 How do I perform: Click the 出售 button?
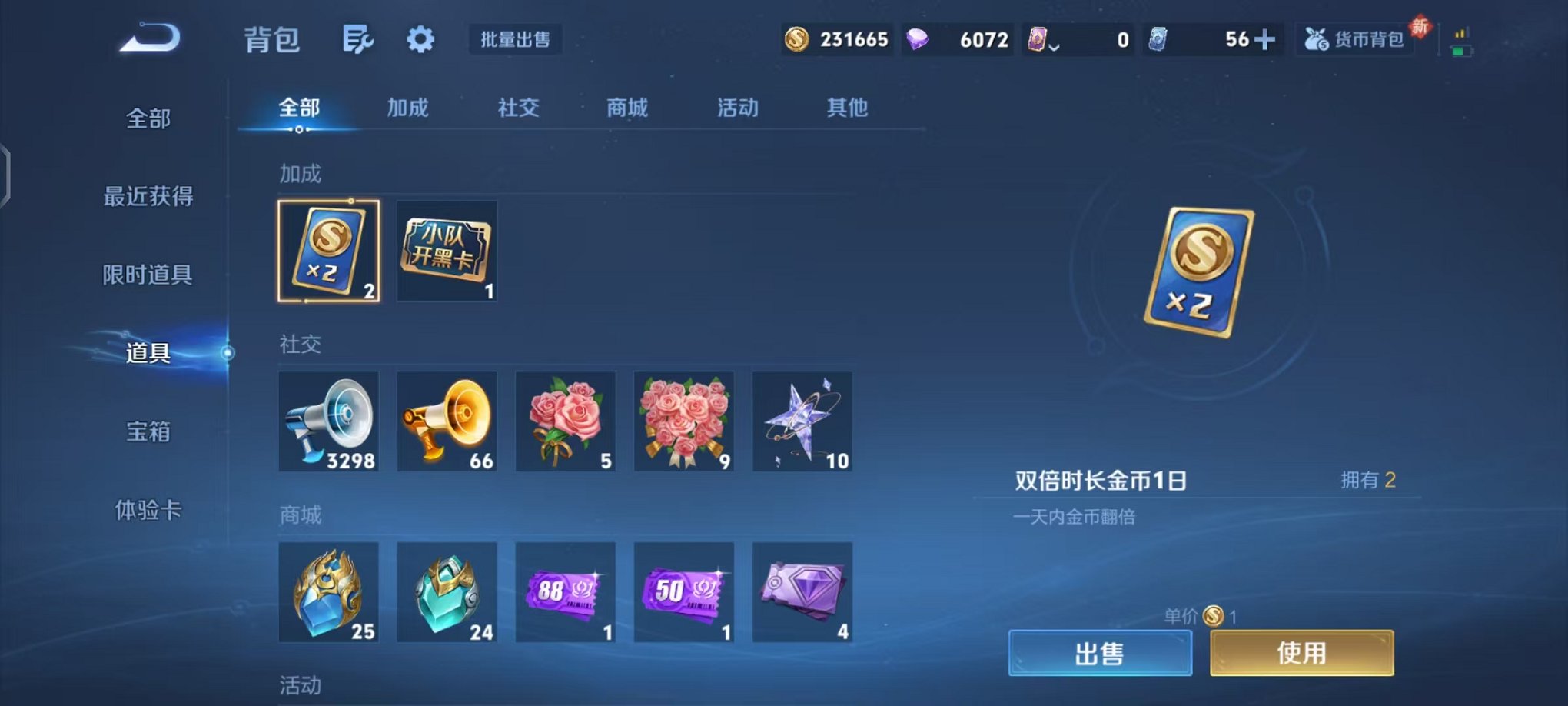point(1101,653)
